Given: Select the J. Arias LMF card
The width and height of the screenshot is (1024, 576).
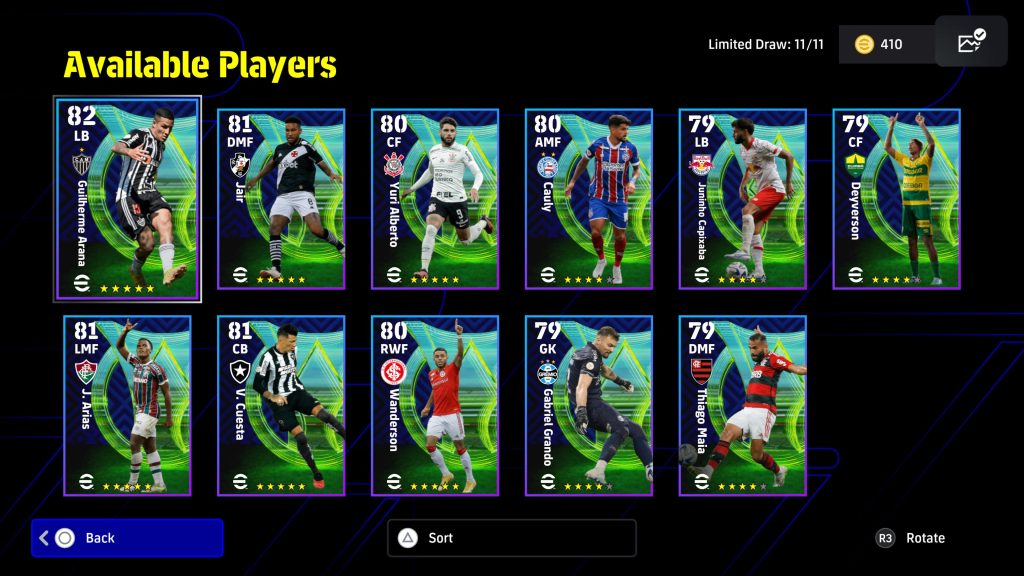Looking at the screenshot, I should click(x=127, y=405).
